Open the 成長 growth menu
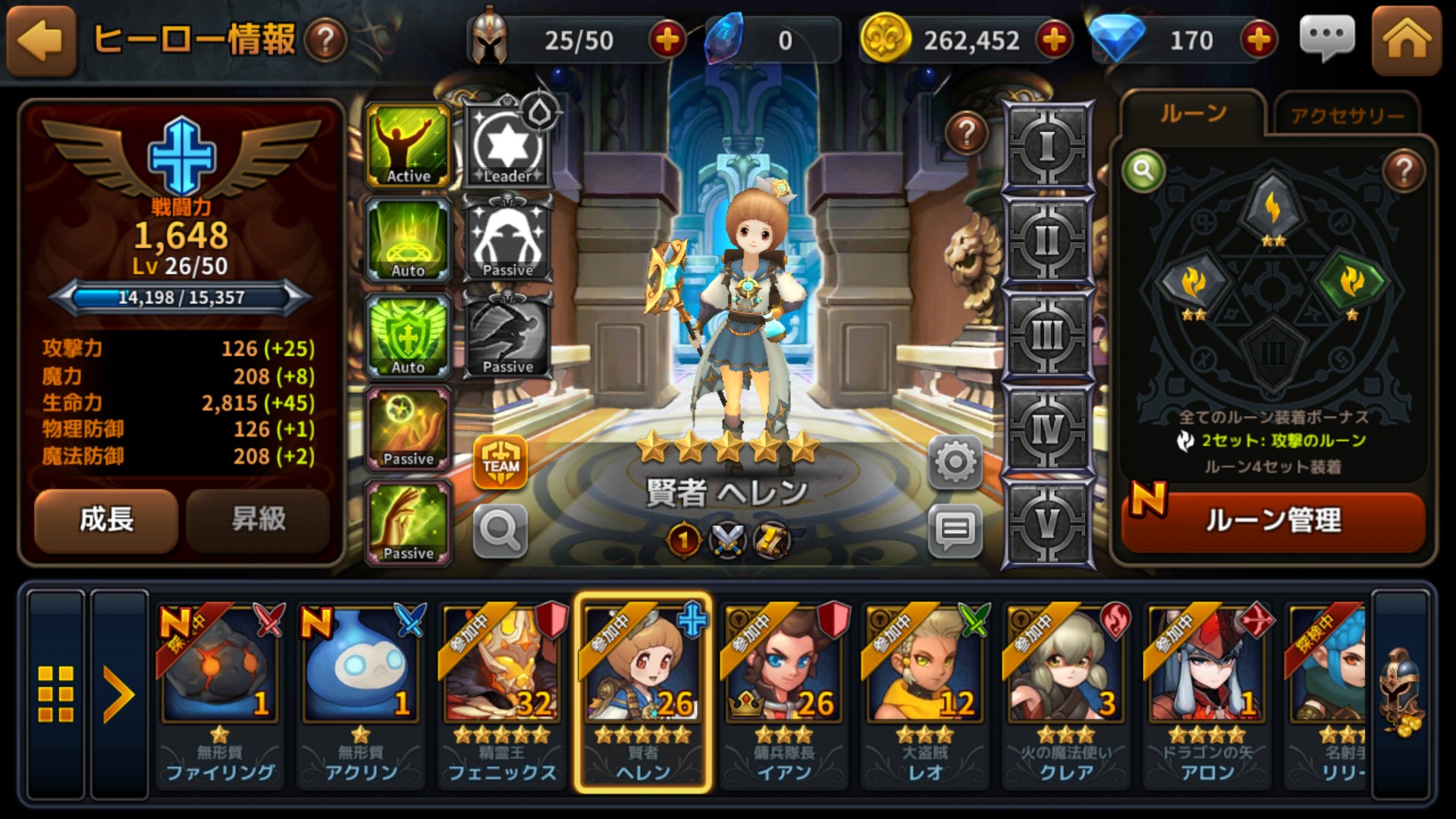The height and width of the screenshot is (819, 1456). (x=106, y=520)
